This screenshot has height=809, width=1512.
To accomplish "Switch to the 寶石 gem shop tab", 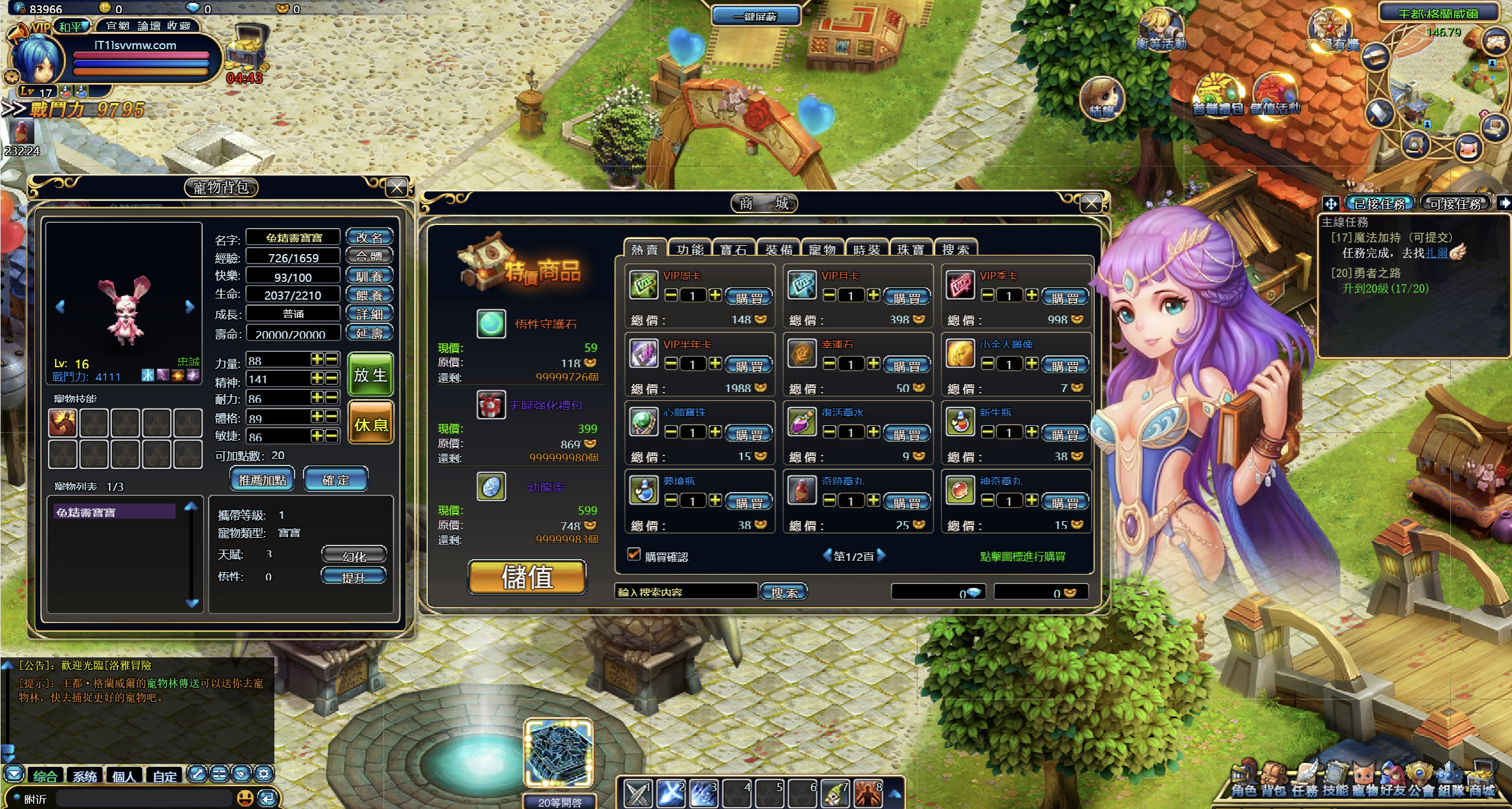I will 733,249.
